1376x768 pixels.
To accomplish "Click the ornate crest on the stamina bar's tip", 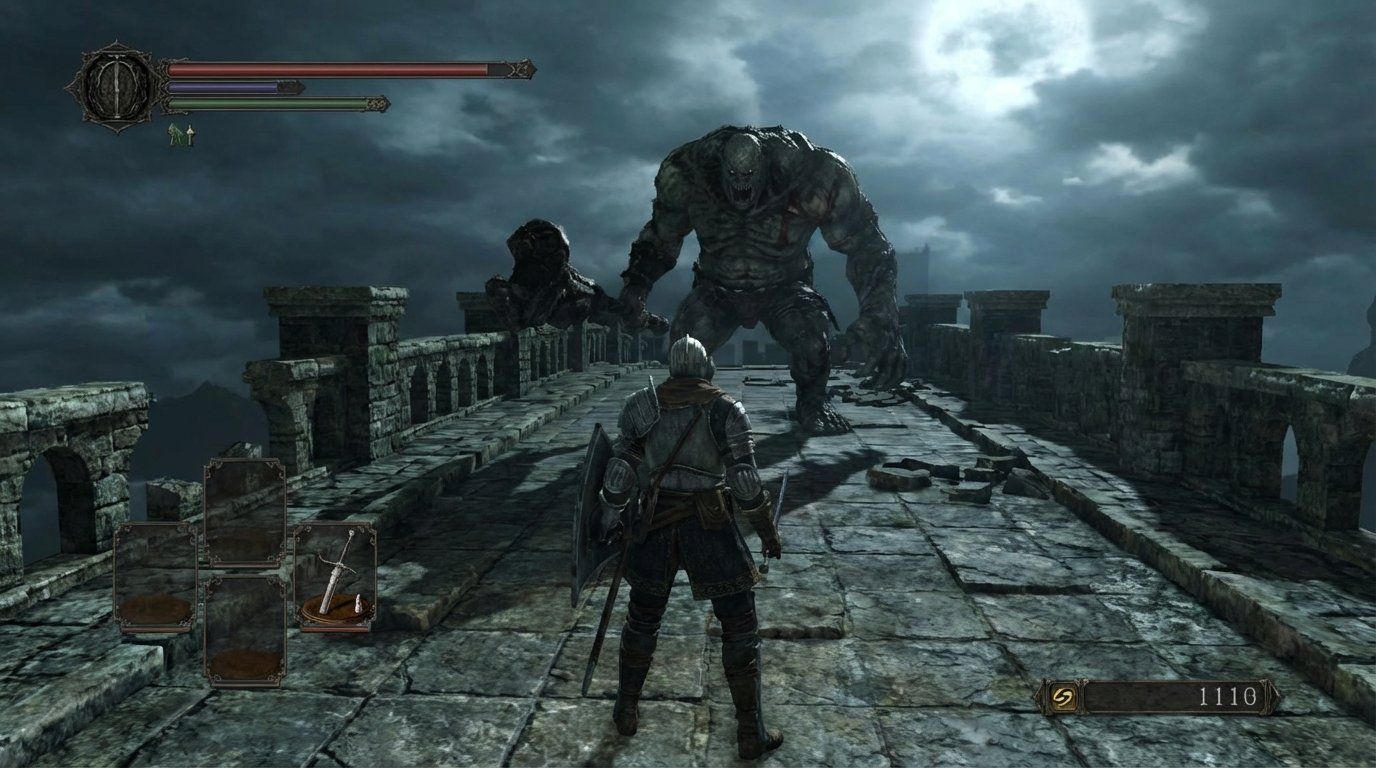I will pyautogui.click(x=377, y=104).
